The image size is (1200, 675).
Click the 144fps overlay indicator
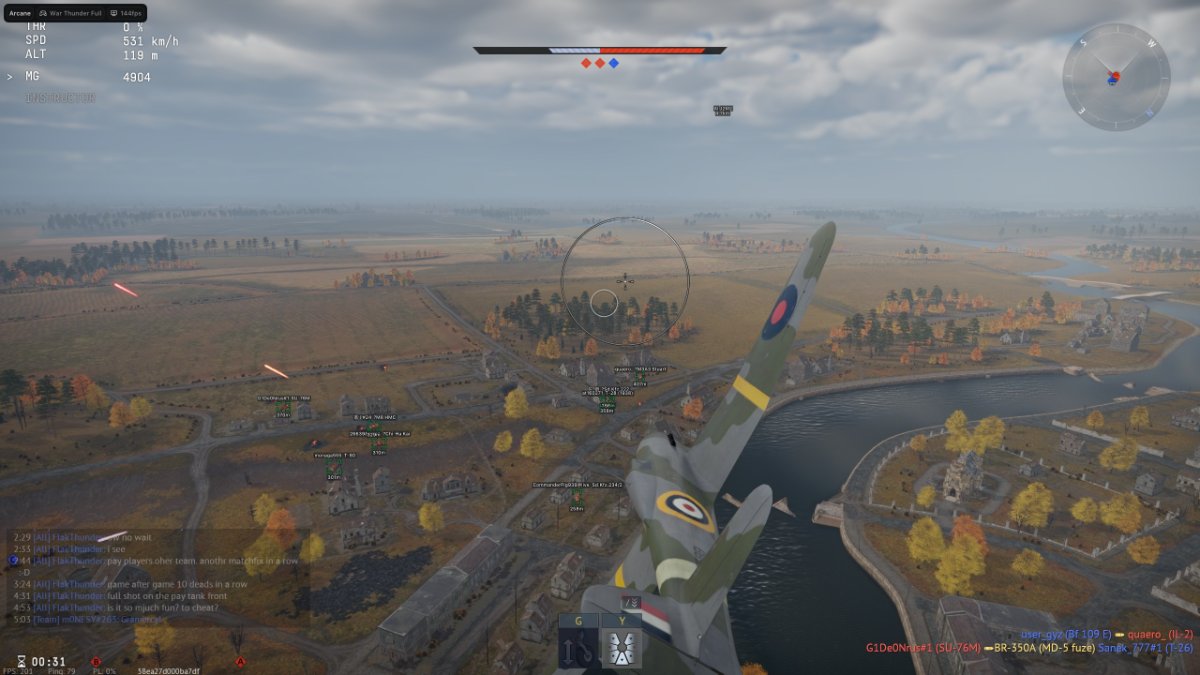point(128,13)
